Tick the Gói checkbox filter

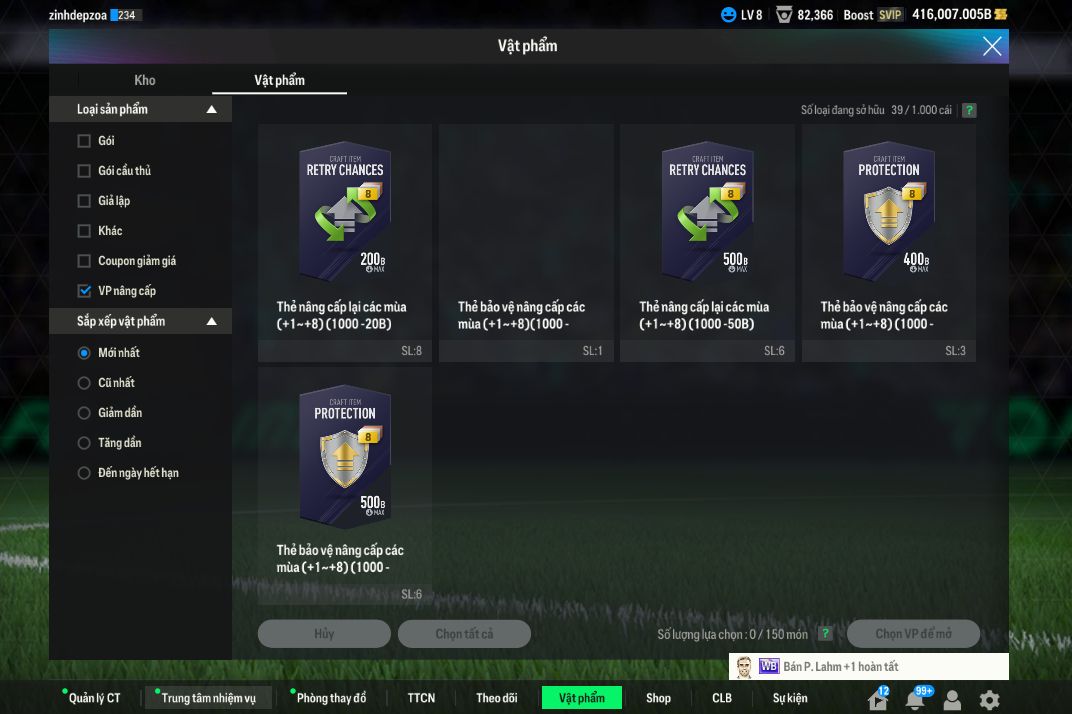[84, 141]
